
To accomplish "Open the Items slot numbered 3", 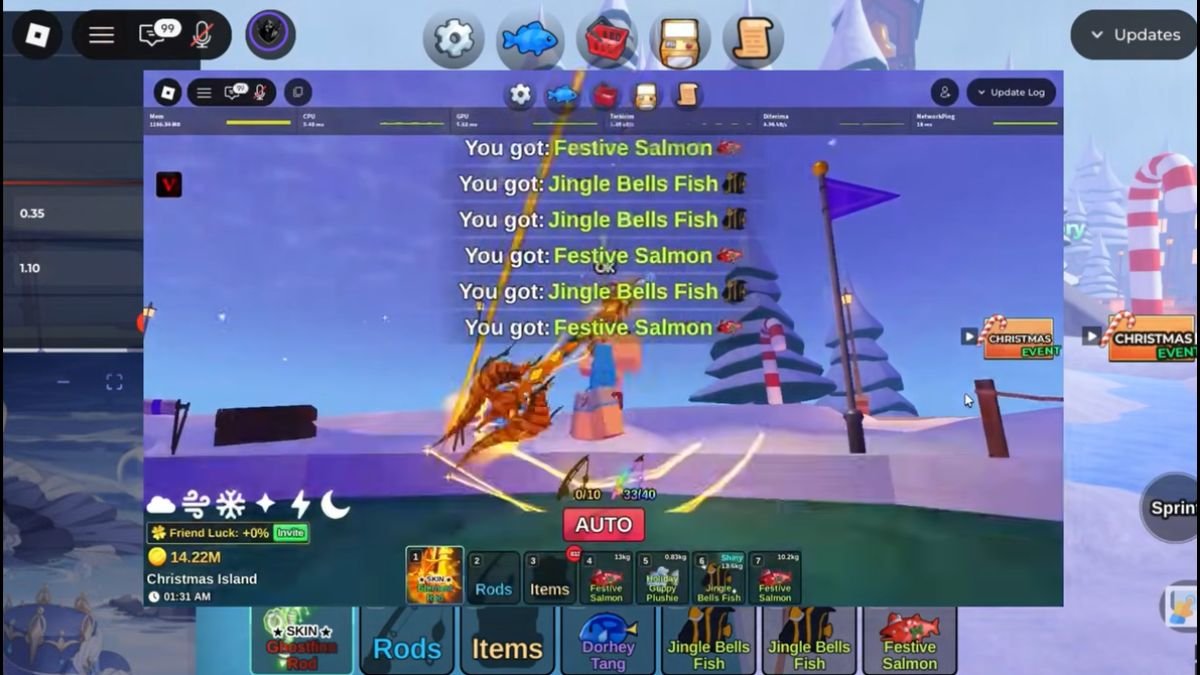I will (549, 578).
